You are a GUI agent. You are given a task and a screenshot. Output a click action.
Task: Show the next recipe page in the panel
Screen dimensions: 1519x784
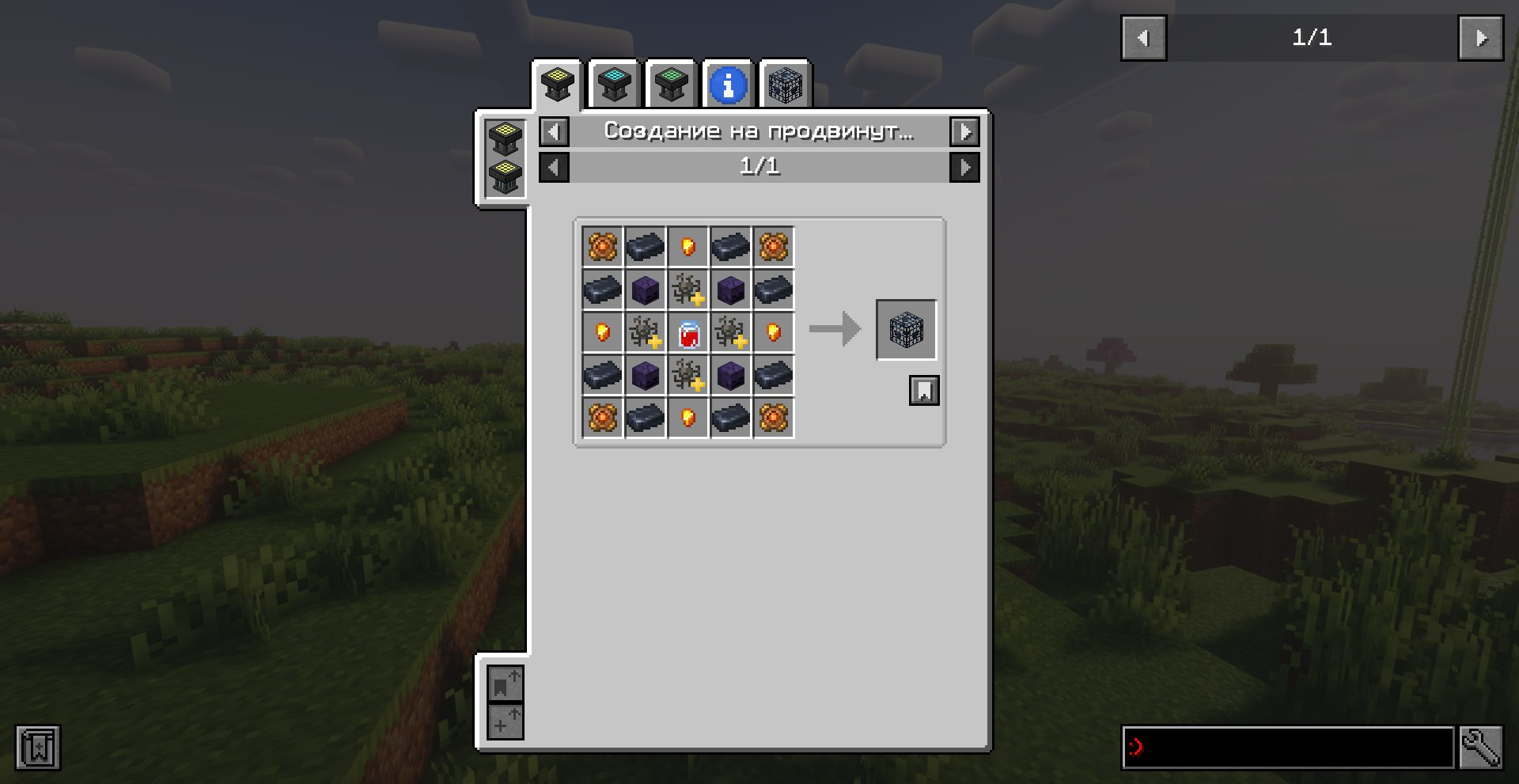pos(964,167)
